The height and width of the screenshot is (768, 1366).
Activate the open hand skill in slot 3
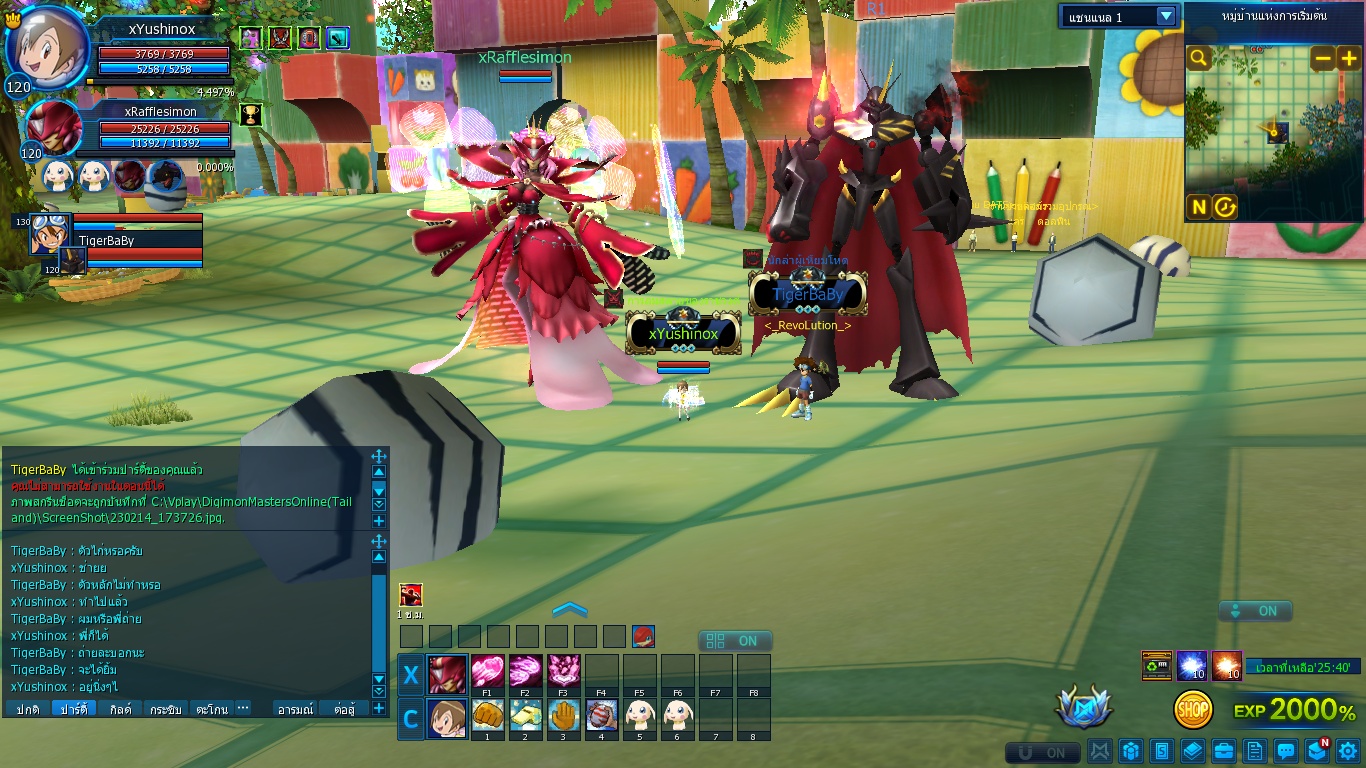tap(563, 716)
